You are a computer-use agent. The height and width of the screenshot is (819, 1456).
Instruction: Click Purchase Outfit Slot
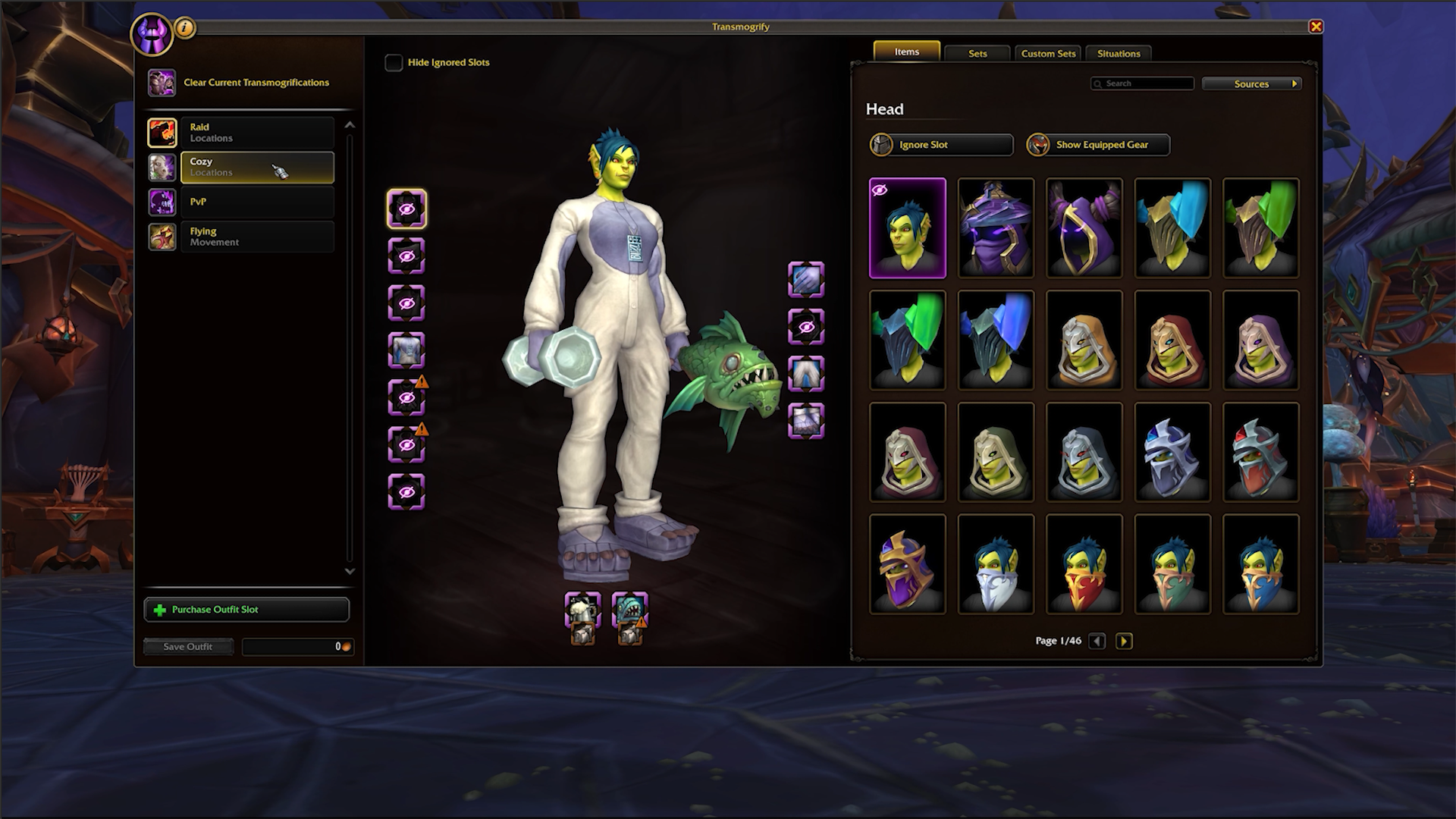click(246, 610)
